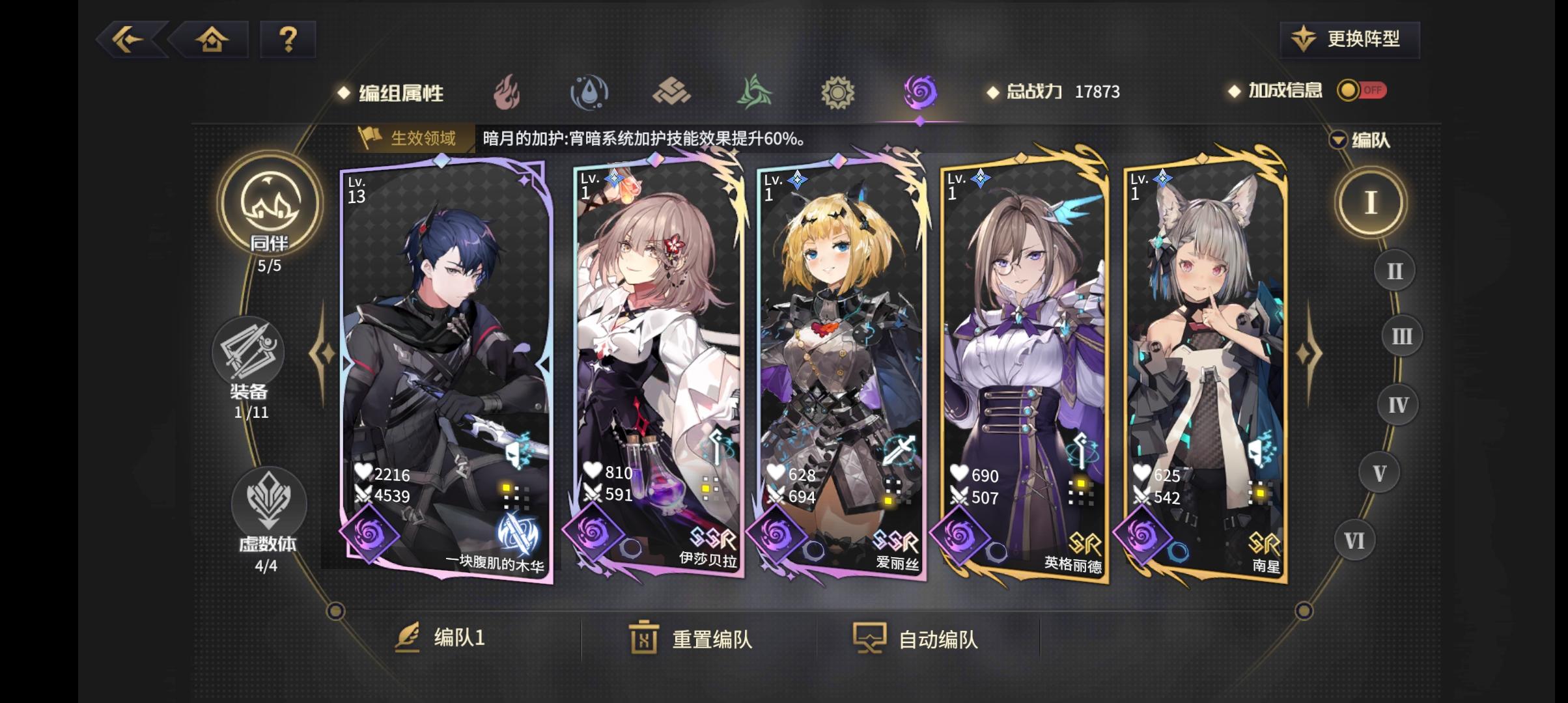This screenshot has width=1568, height=703.
Task: Select the fire element attribute icon
Action: coord(505,92)
